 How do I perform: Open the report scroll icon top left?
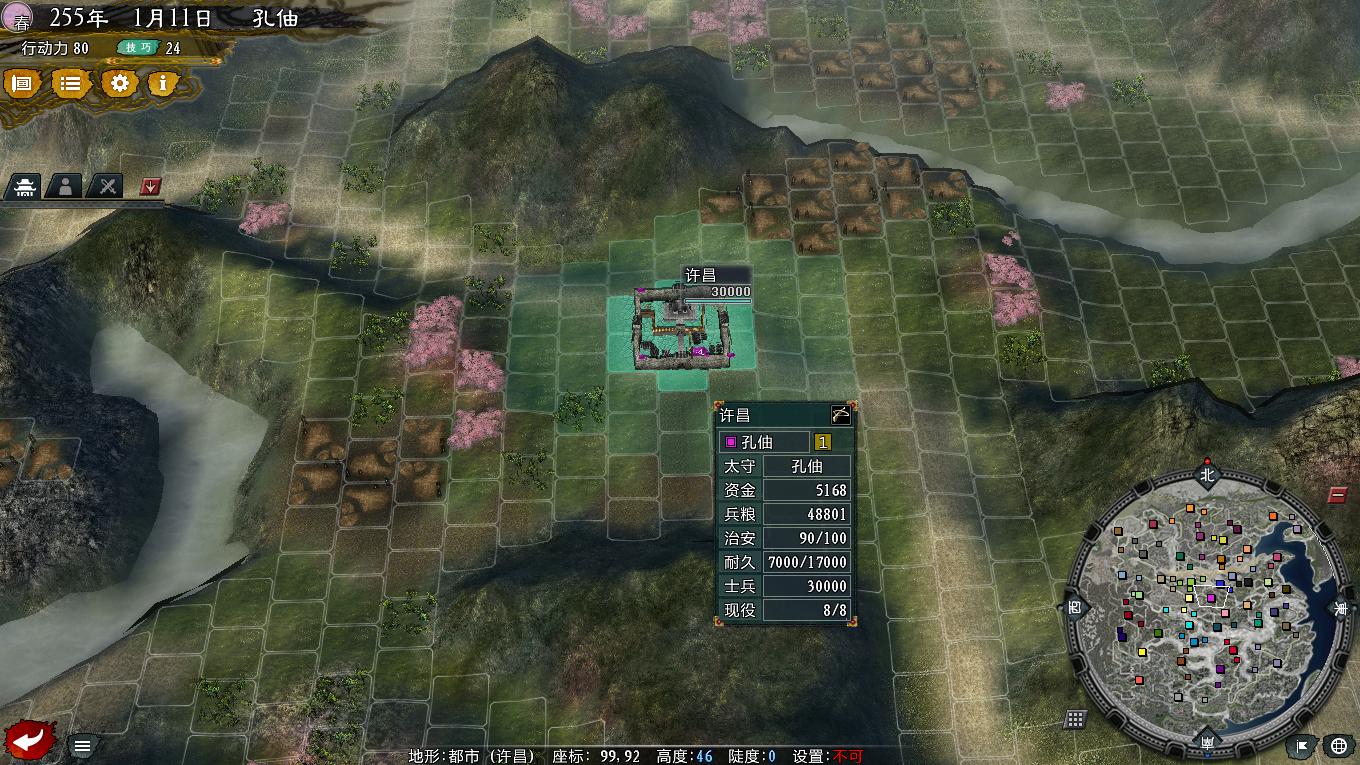[x=23, y=84]
